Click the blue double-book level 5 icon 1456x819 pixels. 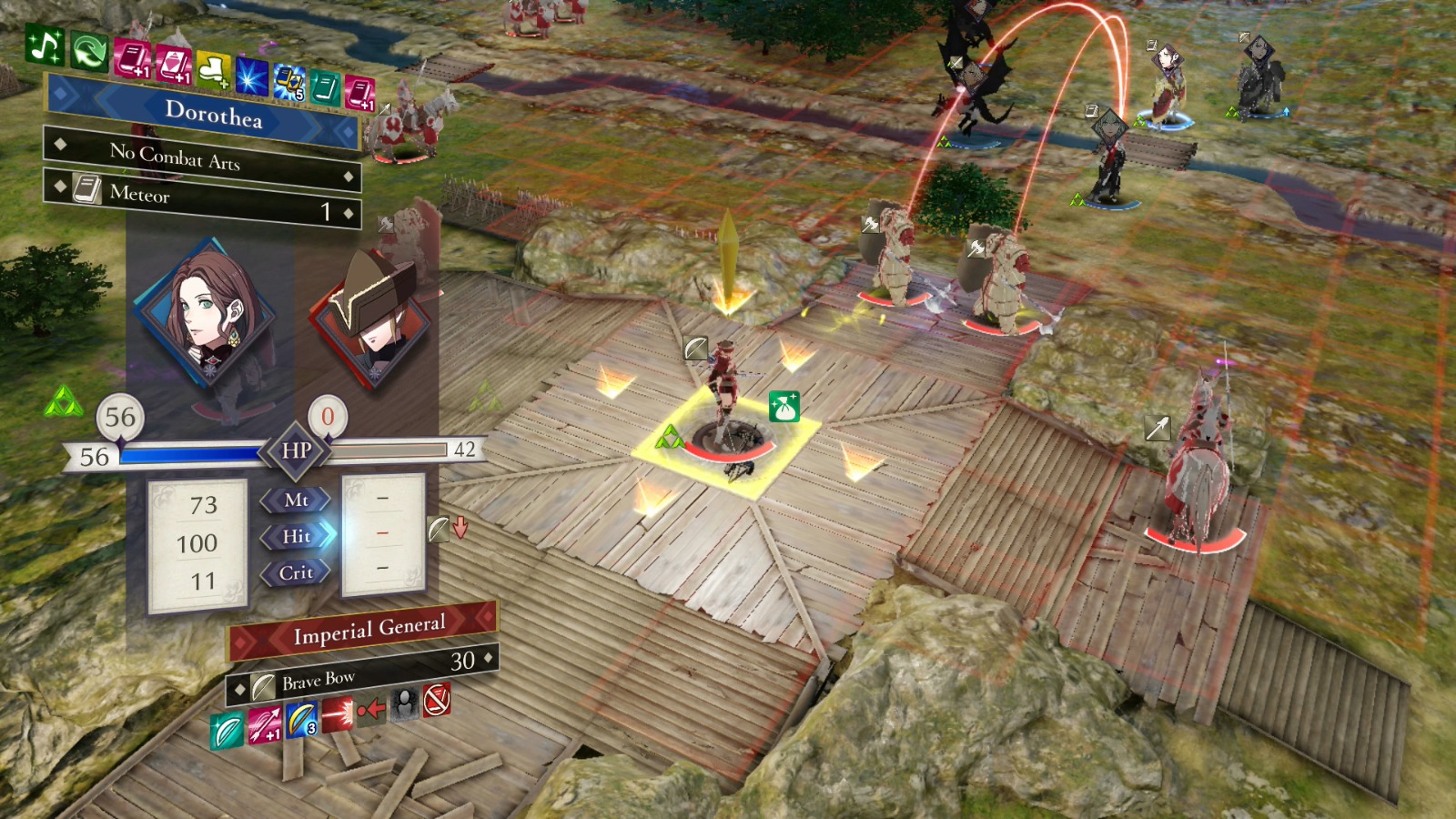[x=289, y=83]
